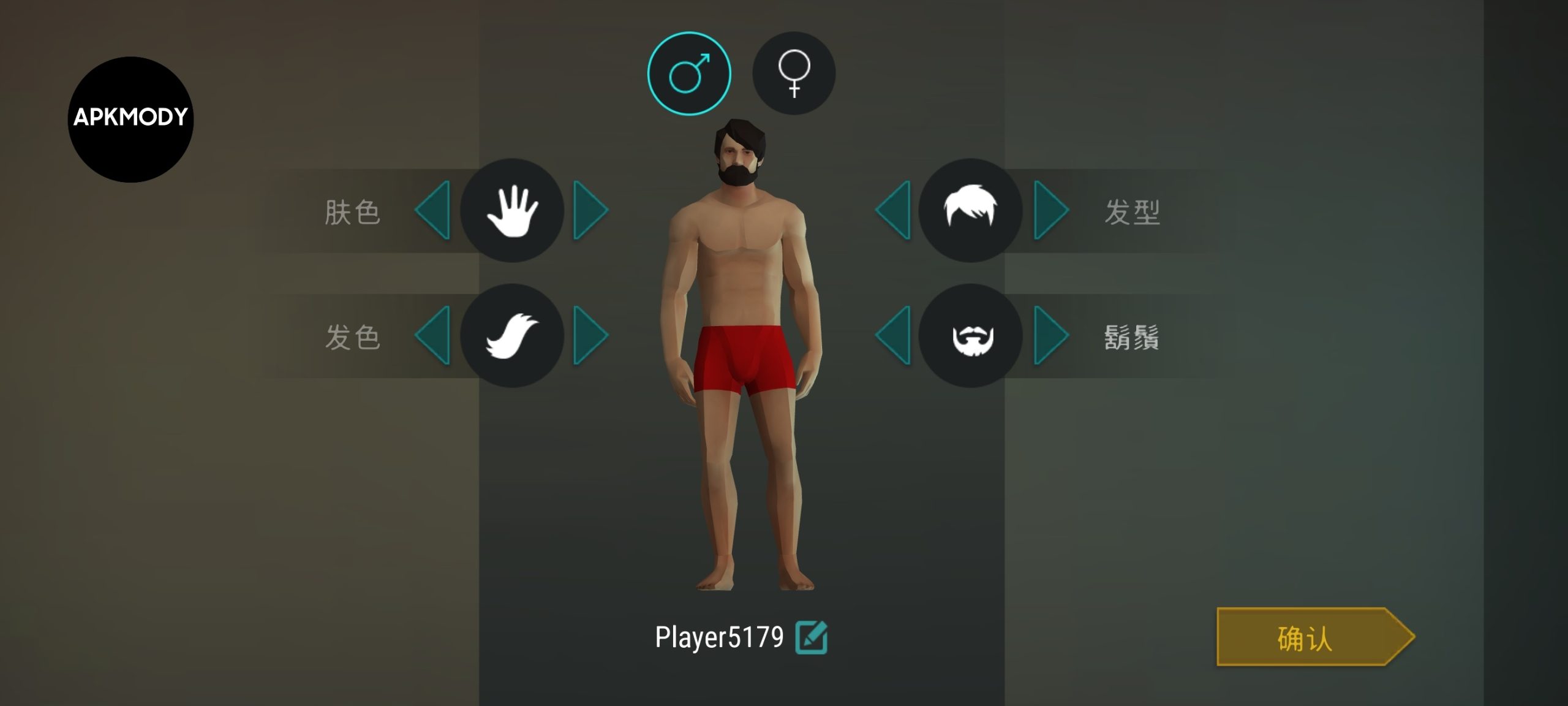
Task: Select next beard style (鬍鬚)
Action: pos(1050,335)
